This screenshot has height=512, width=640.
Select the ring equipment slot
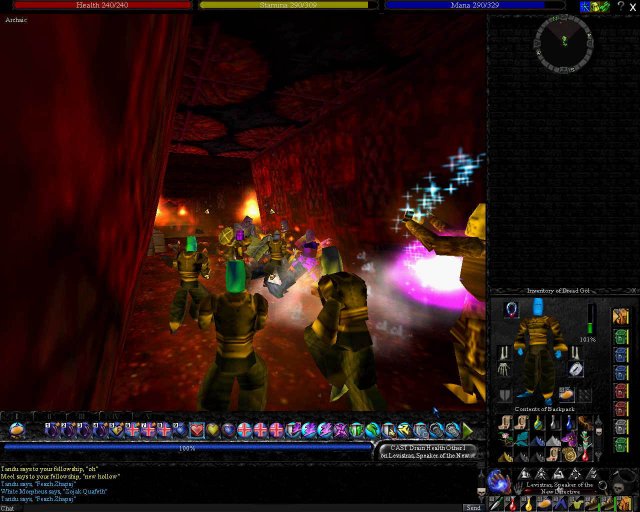pyautogui.click(x=575, y=370)
